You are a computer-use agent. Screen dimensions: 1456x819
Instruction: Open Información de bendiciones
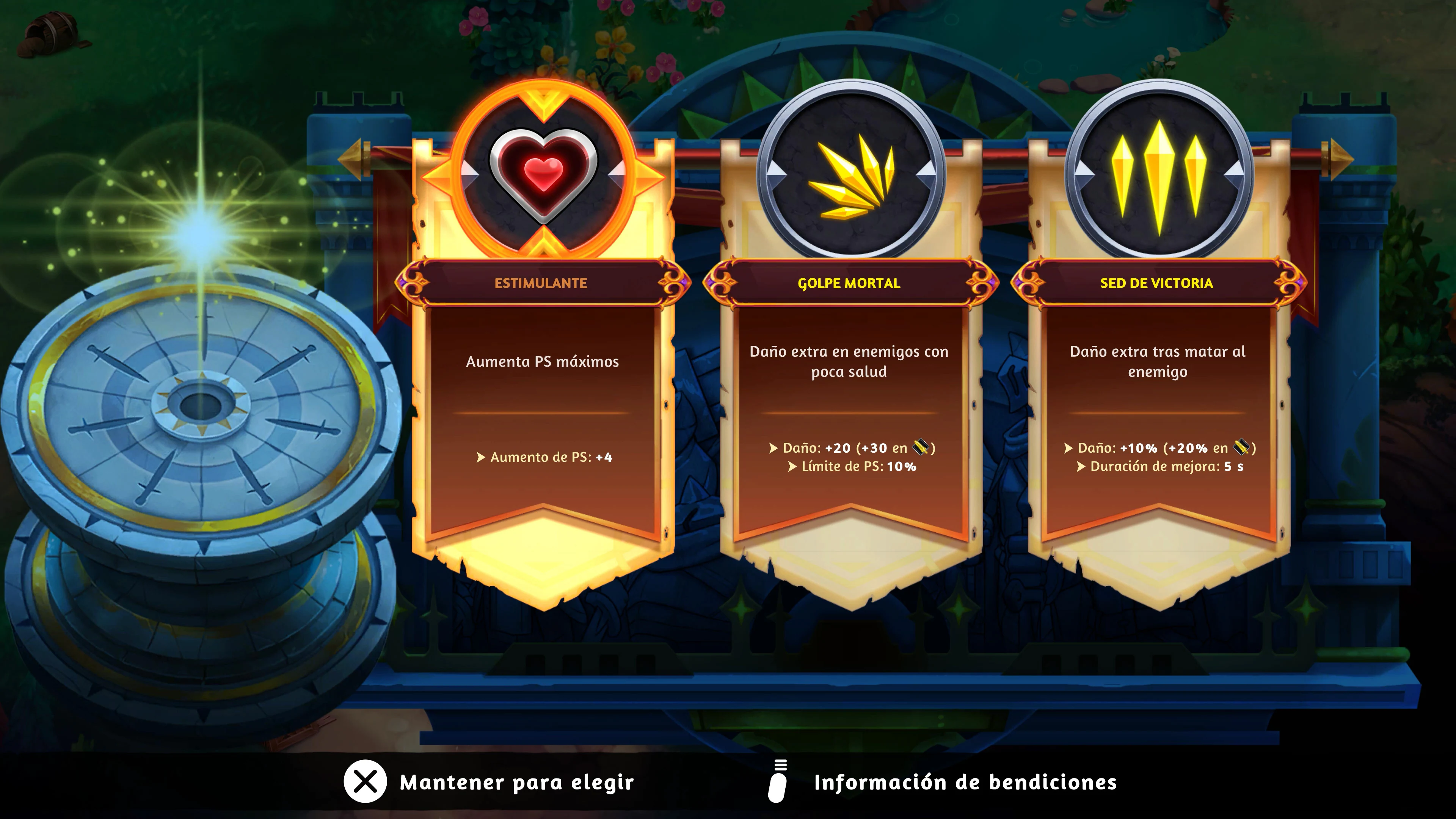pyautogui.click(x=965, y=783)
